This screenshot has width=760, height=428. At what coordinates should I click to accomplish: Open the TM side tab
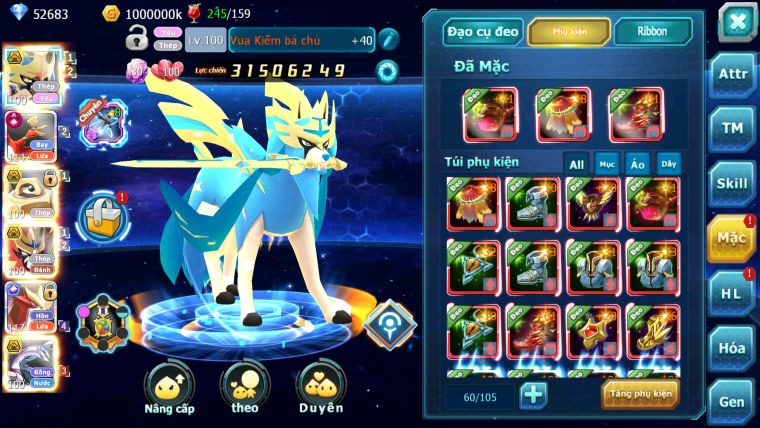pos(732,128)
